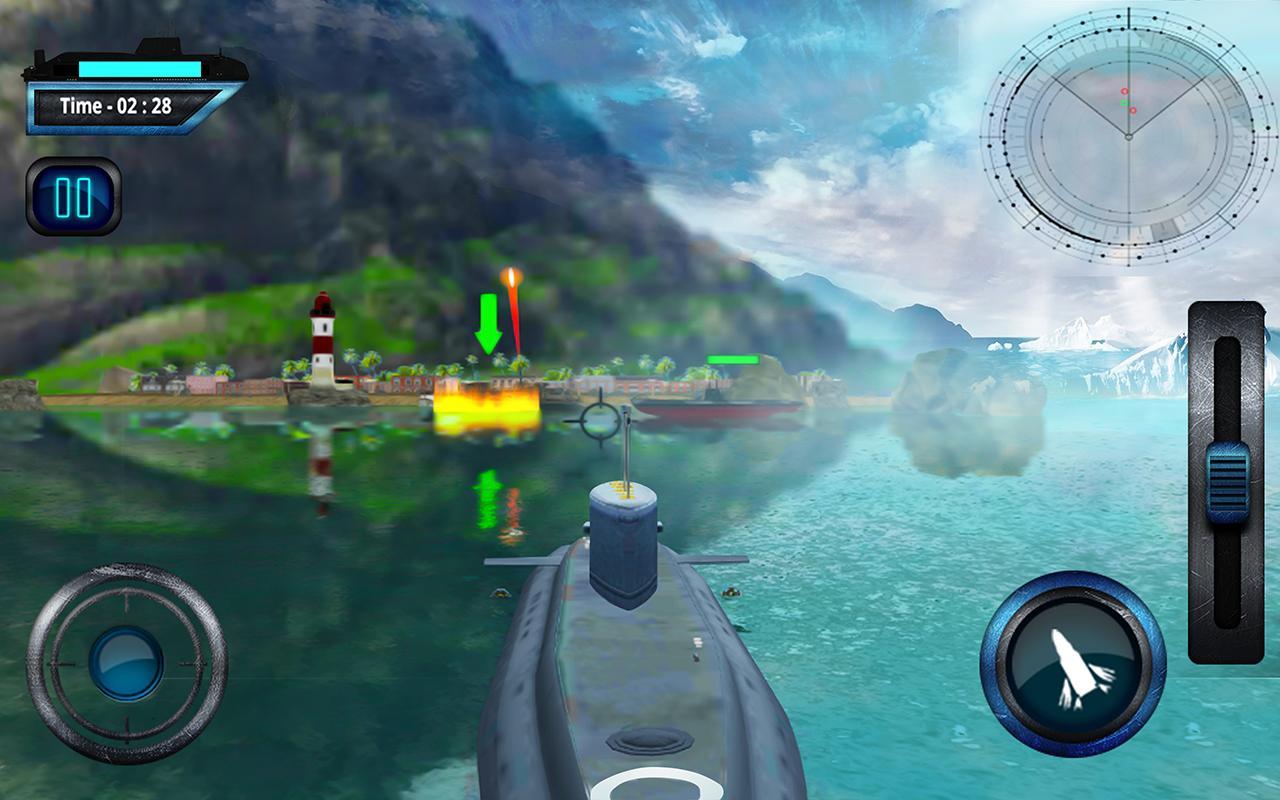Click the circular radar display
1280x800 pixels.
[x=1128, y=135]
